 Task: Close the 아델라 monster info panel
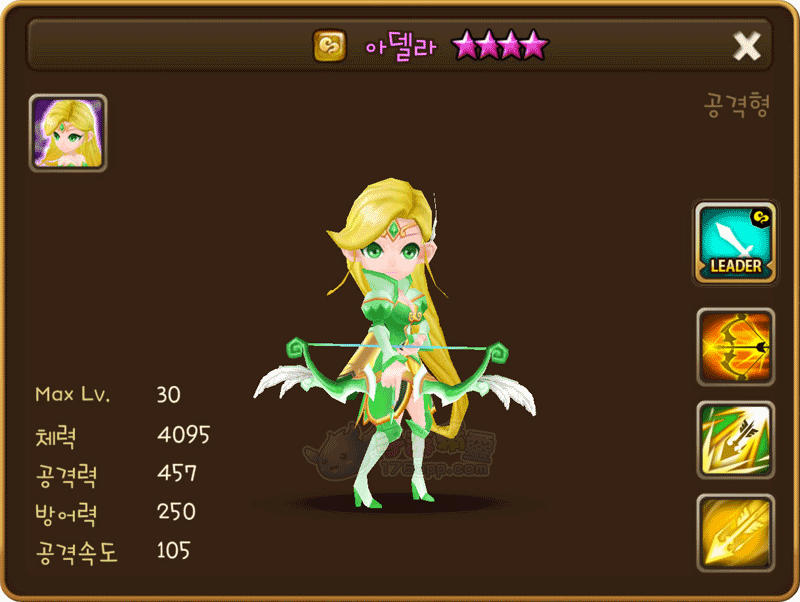747,45
